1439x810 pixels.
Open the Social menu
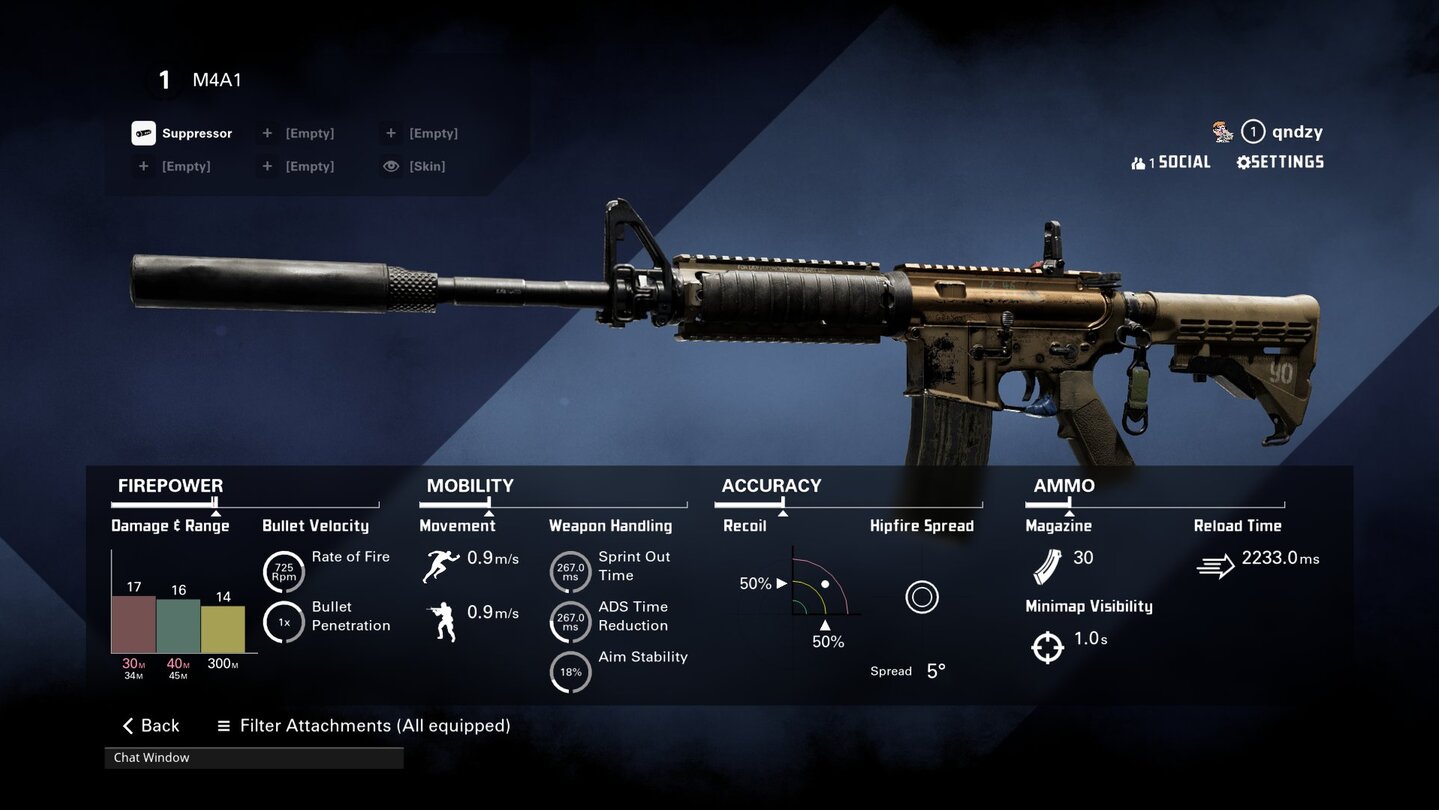click(1171, 162)
